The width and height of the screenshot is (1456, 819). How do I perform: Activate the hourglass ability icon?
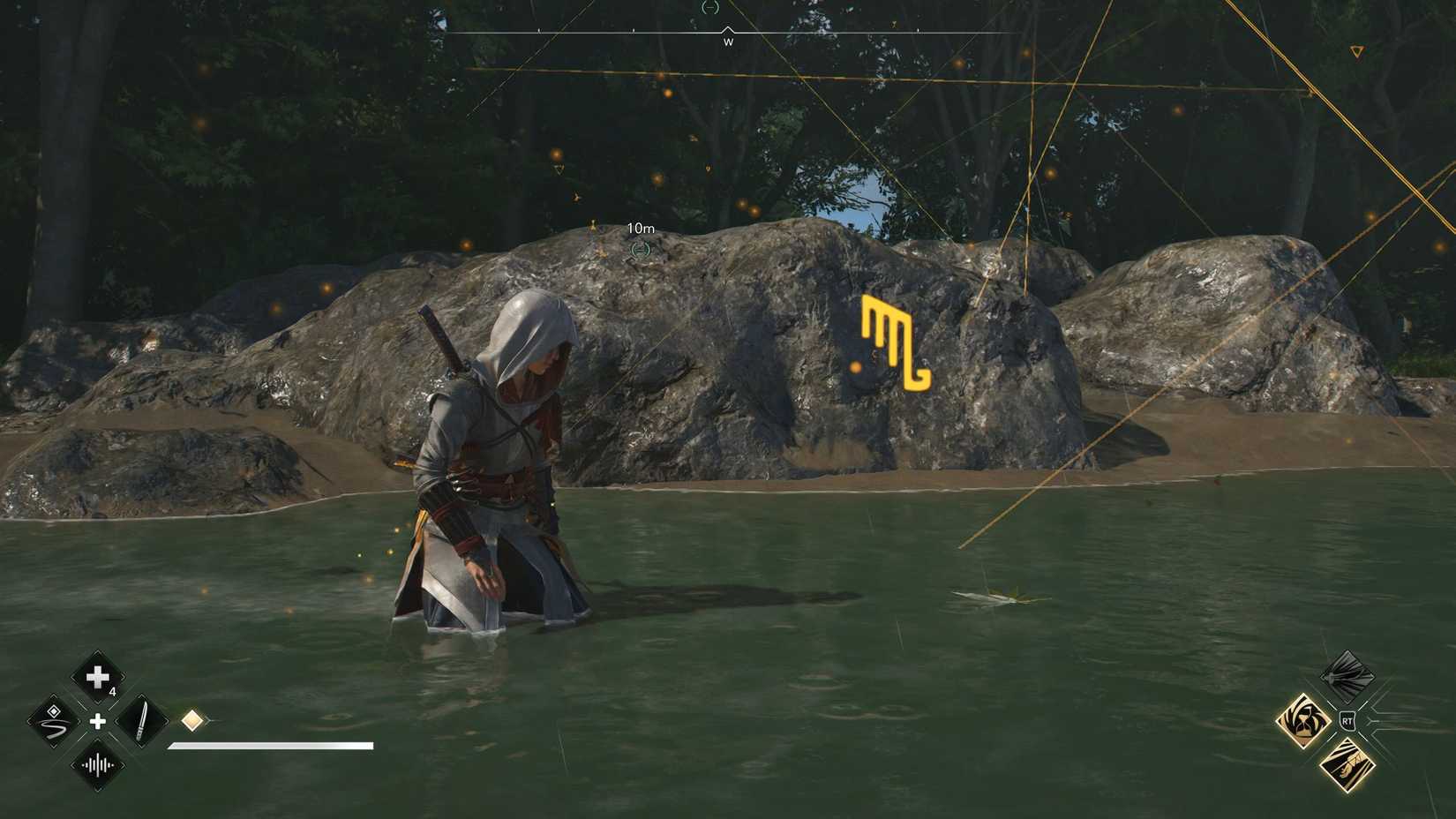1304,719
